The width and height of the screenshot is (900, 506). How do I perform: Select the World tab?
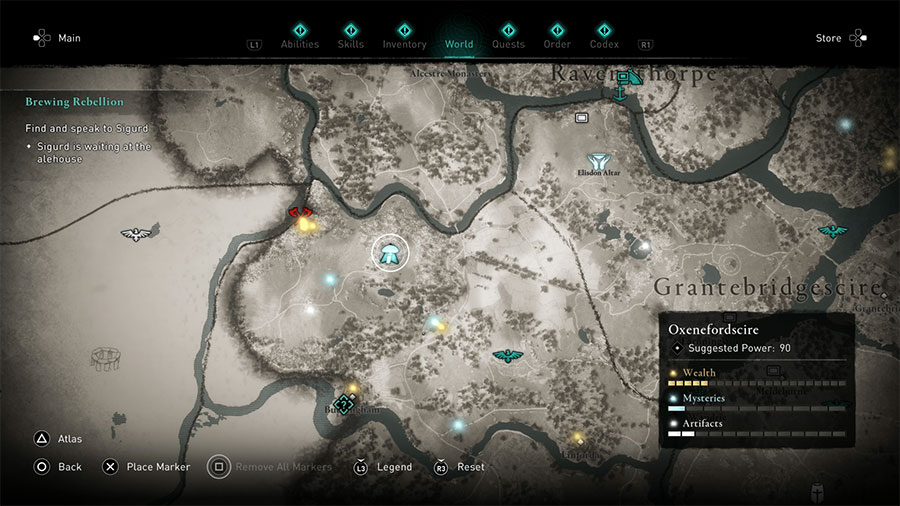coord(459,44)
